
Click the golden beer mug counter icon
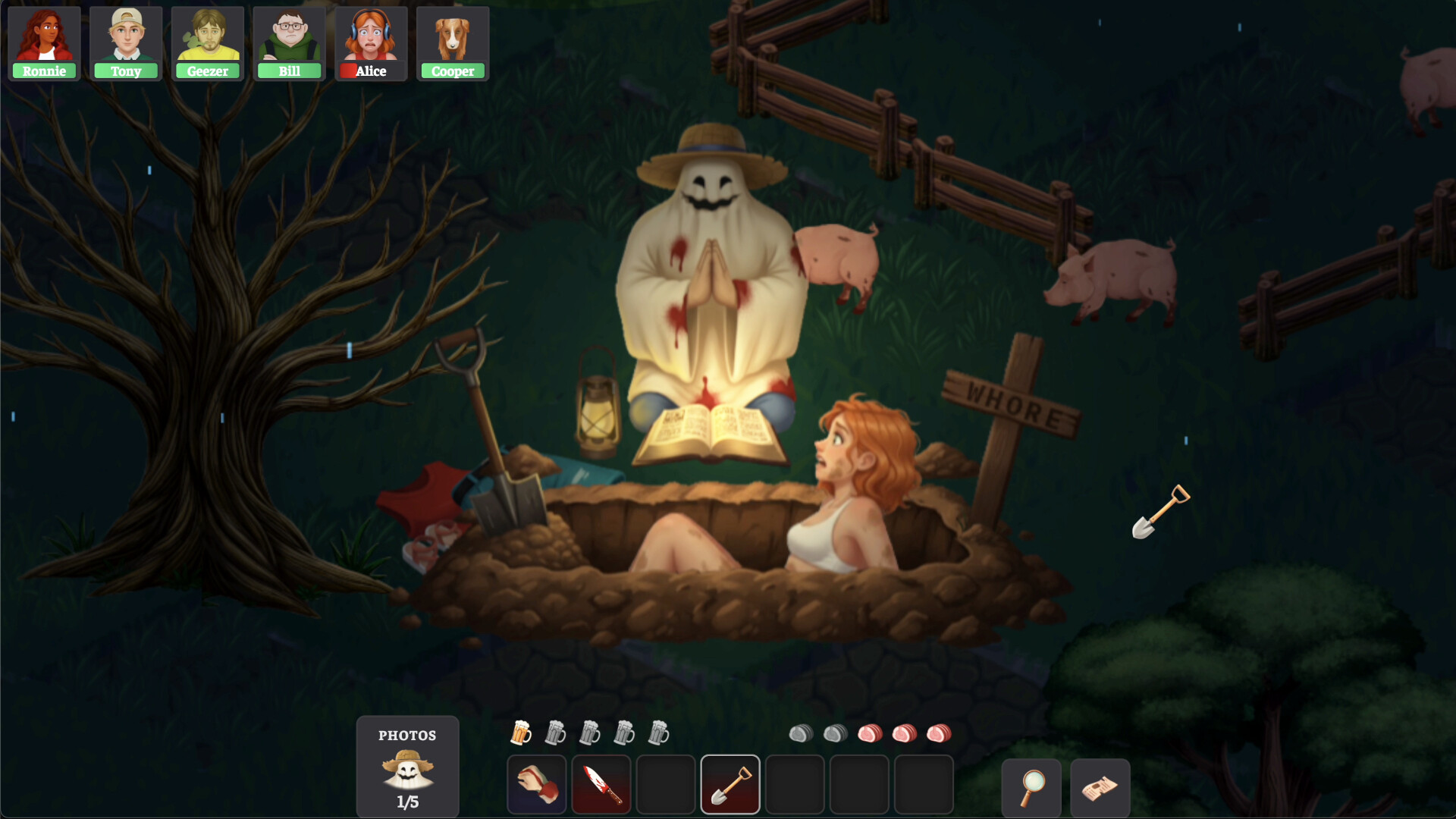click(522, 733)
